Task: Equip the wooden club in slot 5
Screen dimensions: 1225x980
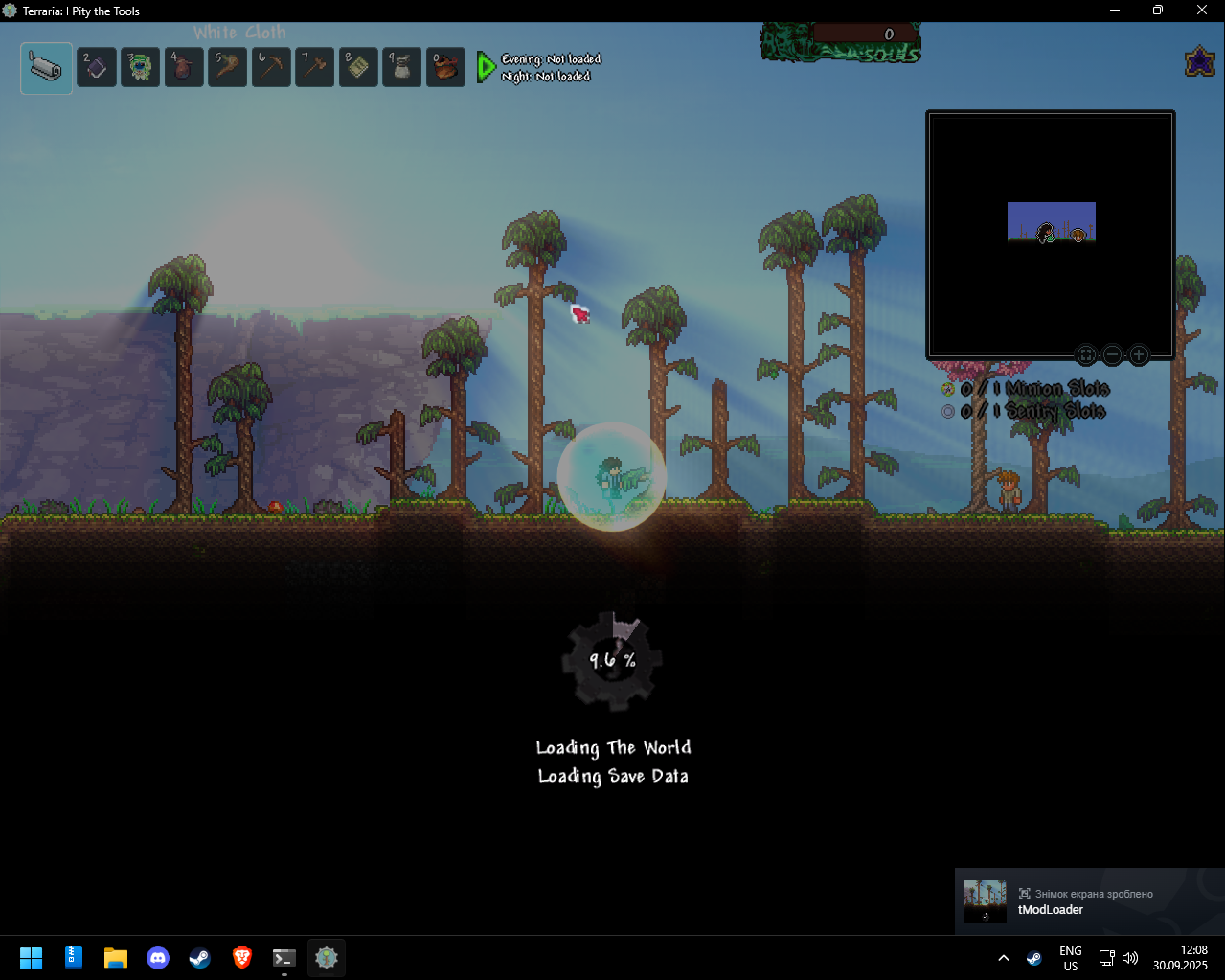Action: [228, 68]
